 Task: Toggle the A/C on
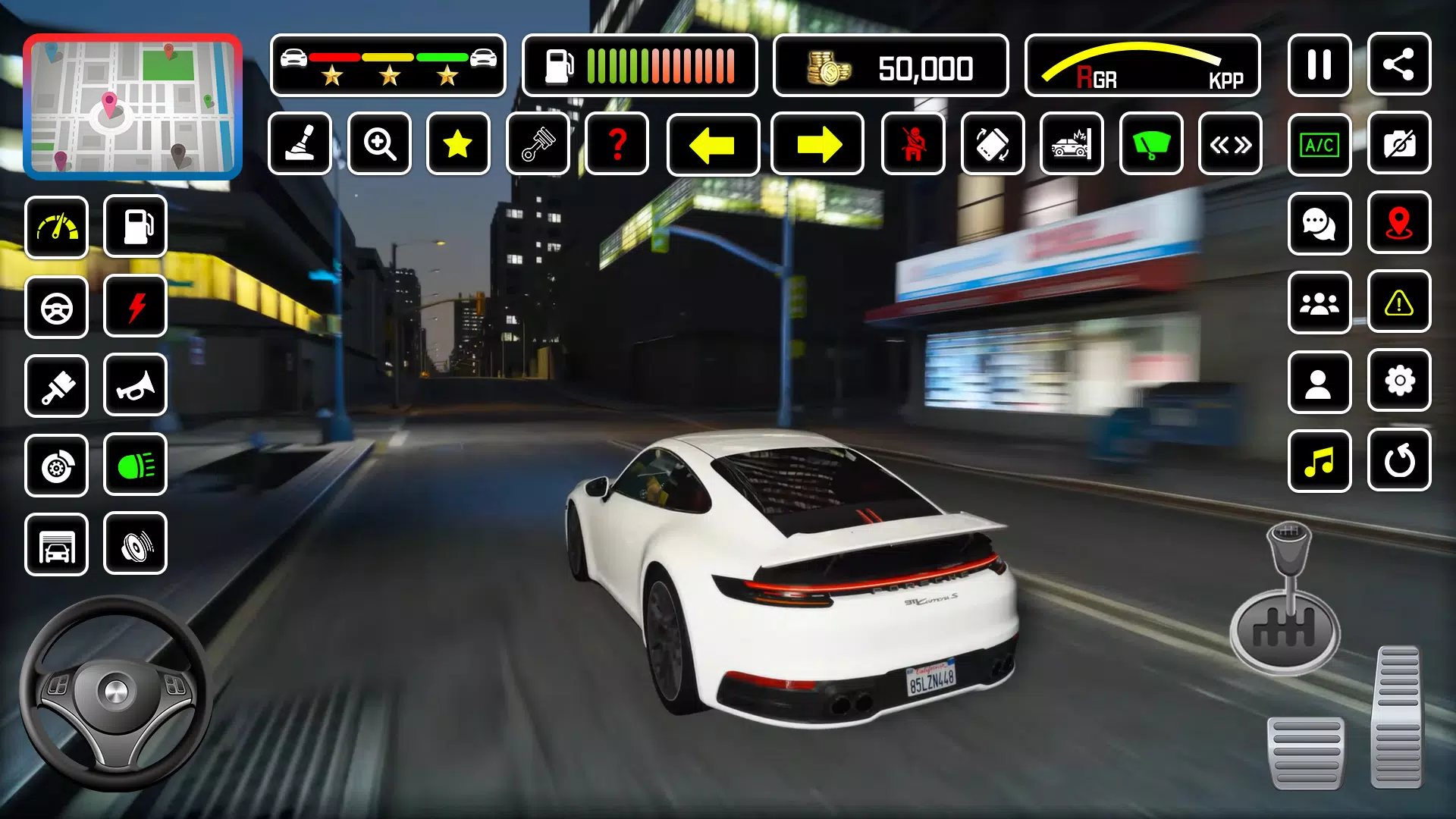(x=1319, y=144)
